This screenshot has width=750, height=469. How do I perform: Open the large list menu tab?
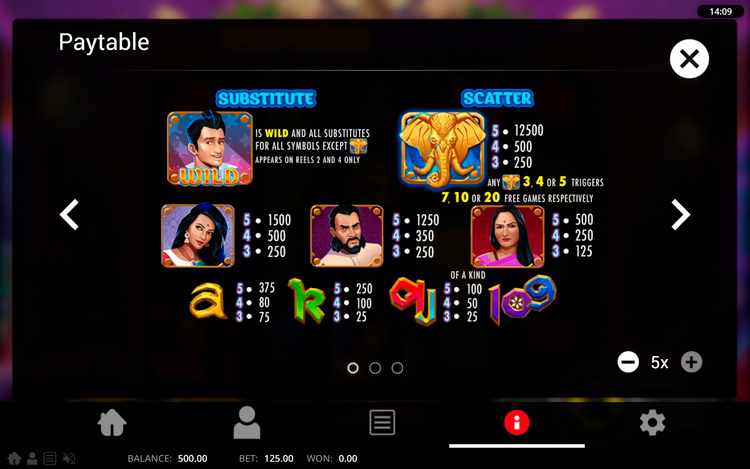coord(382,423)
